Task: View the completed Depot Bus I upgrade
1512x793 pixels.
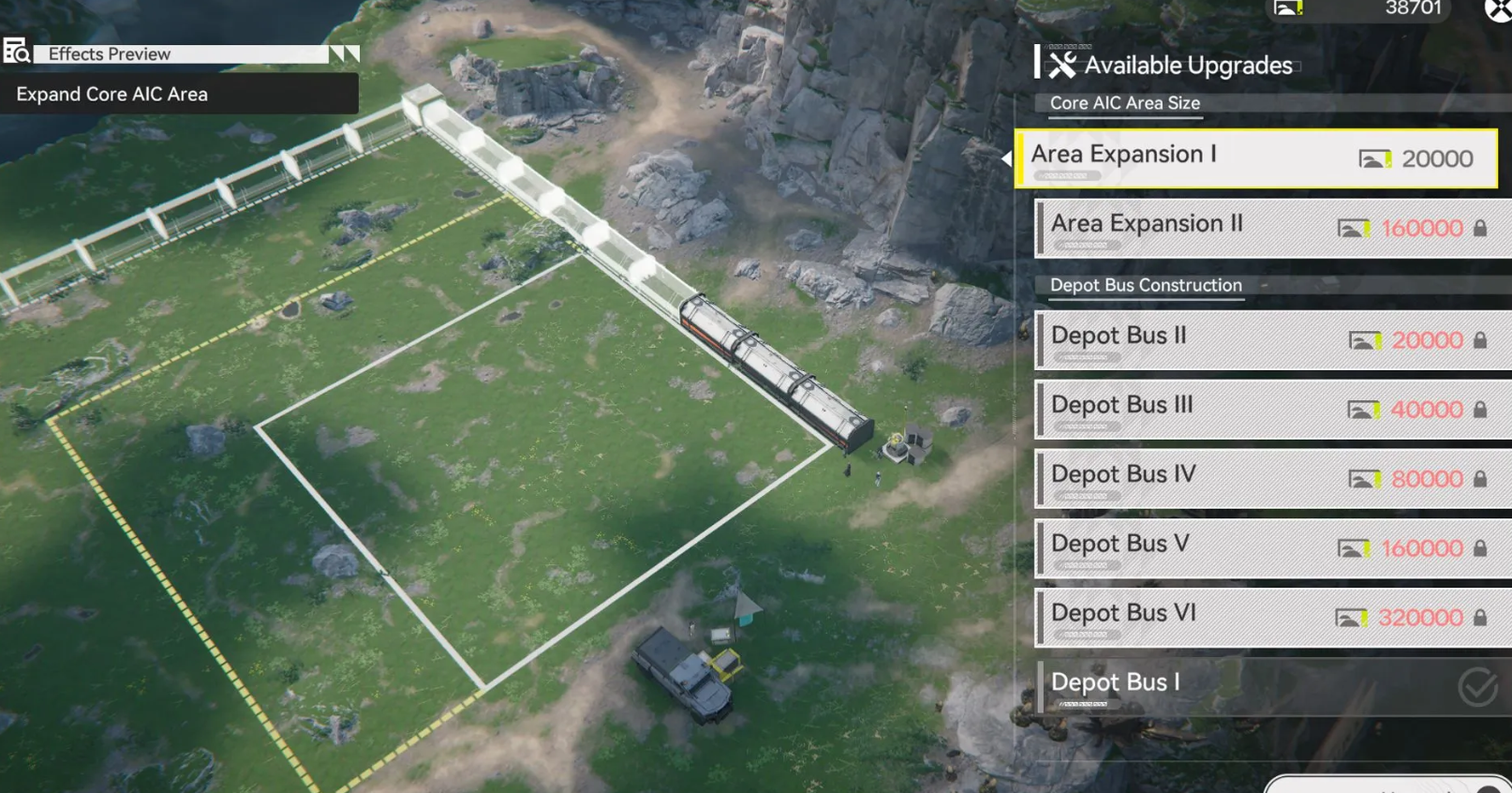Action: 1272,686
